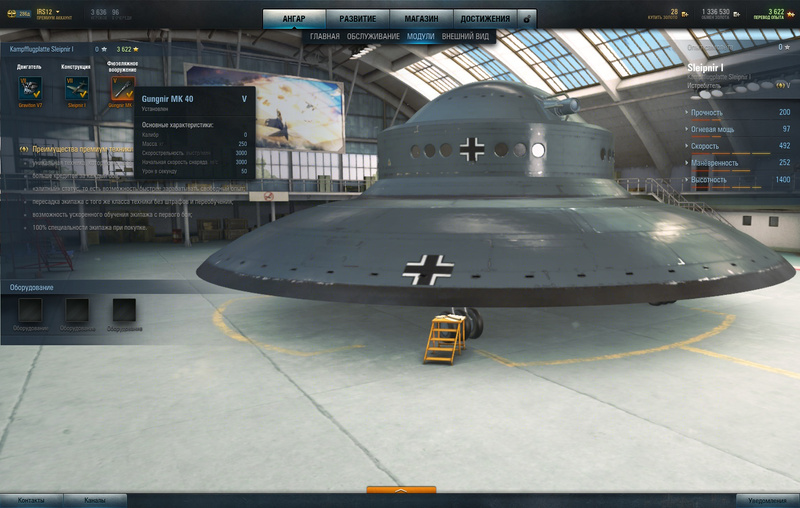Switch to the Развитие tab
Viewport: 800px width, 508px height.
click(x=357, y=19)
